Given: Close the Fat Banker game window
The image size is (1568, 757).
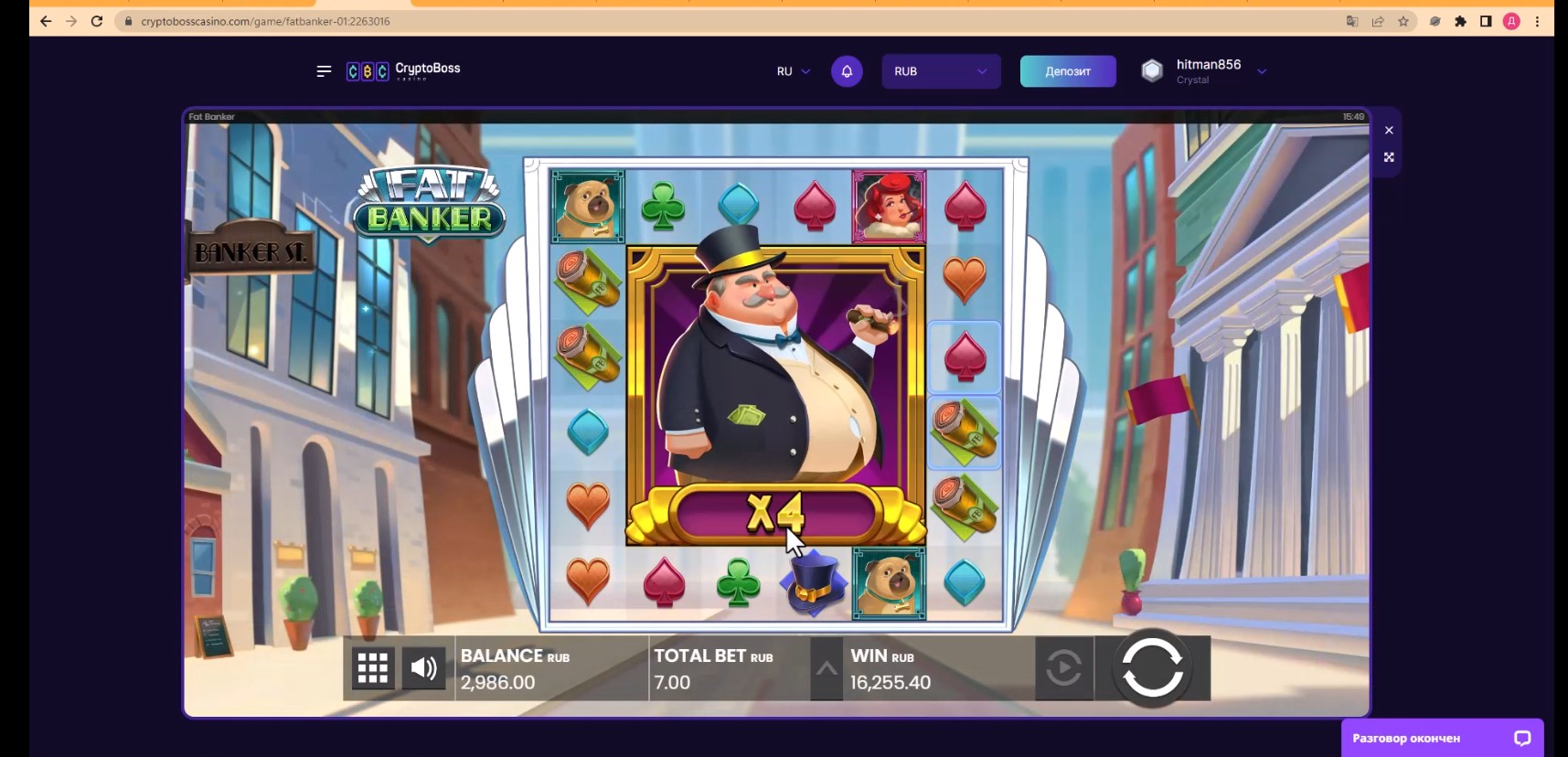Looking at the screenshot, I should [1389, 130].
